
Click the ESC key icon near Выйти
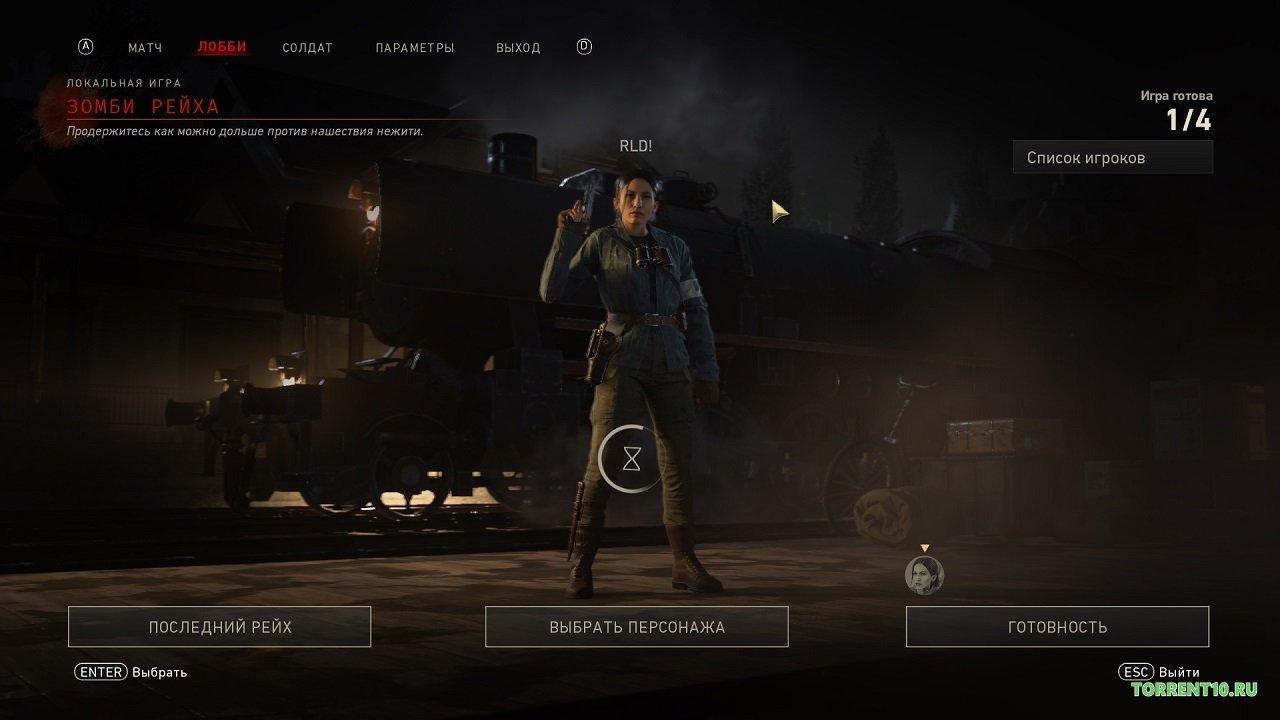pos(1134,671)
